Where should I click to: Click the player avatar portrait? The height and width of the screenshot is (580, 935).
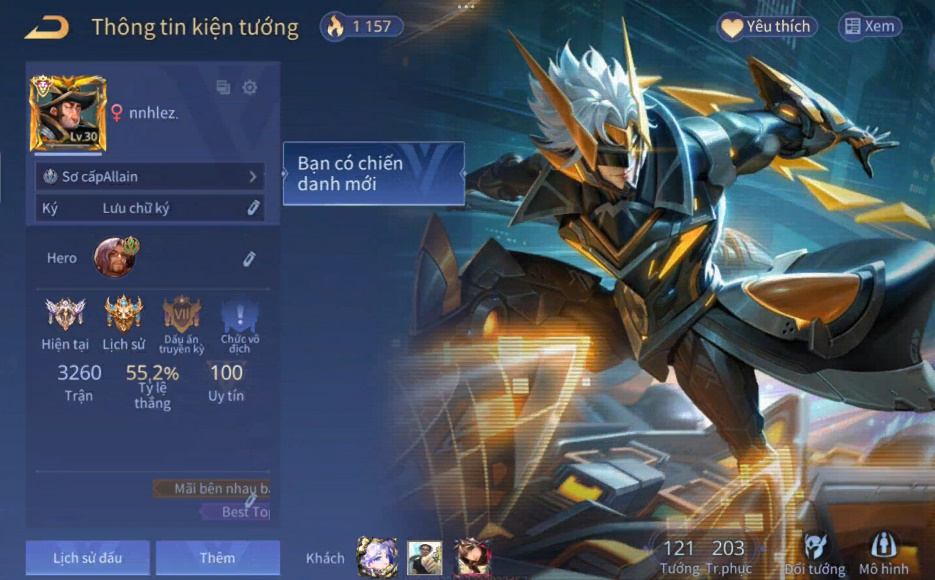point(68,113)
